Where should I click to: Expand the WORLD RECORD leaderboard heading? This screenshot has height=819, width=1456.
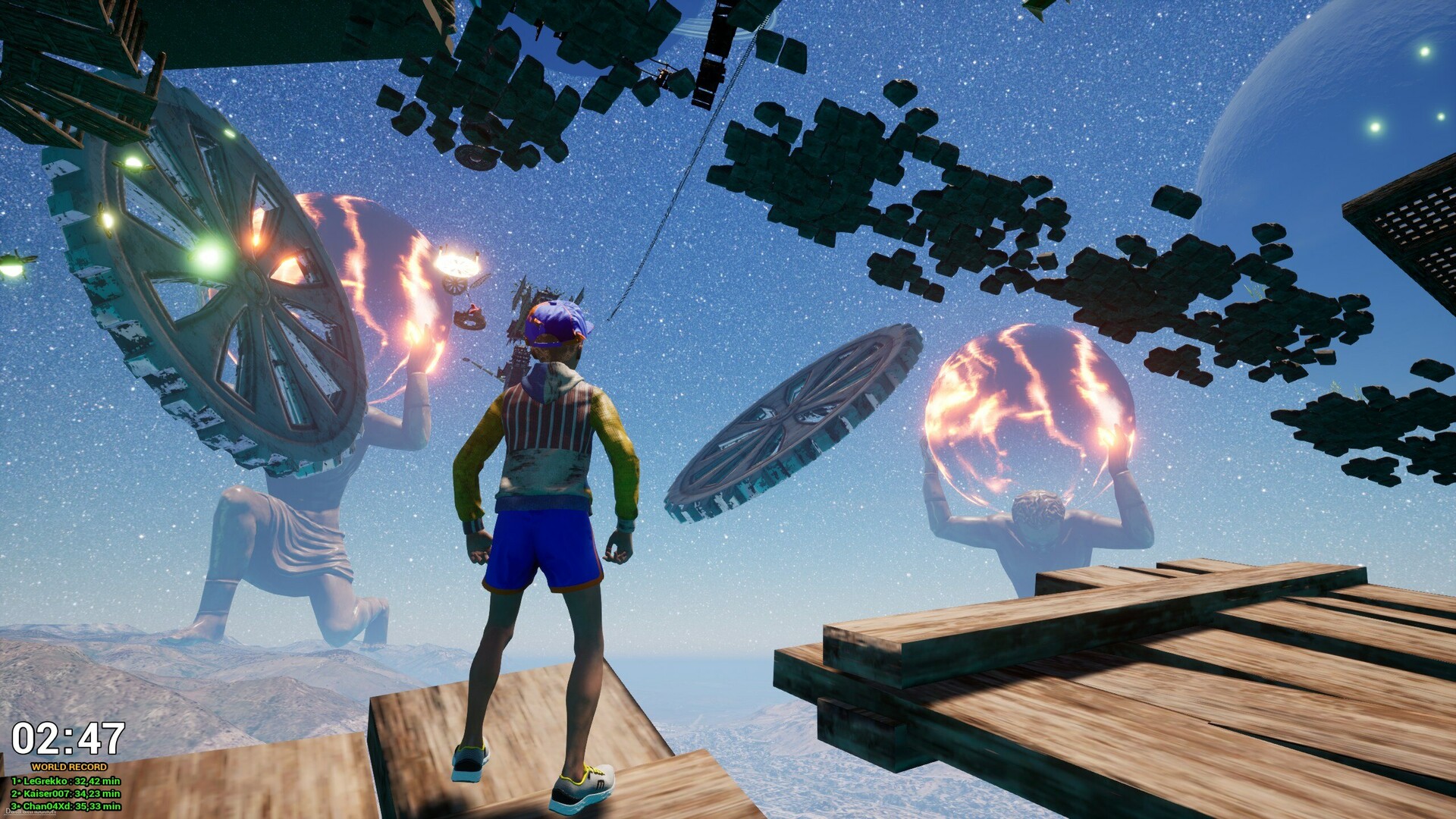69,767
